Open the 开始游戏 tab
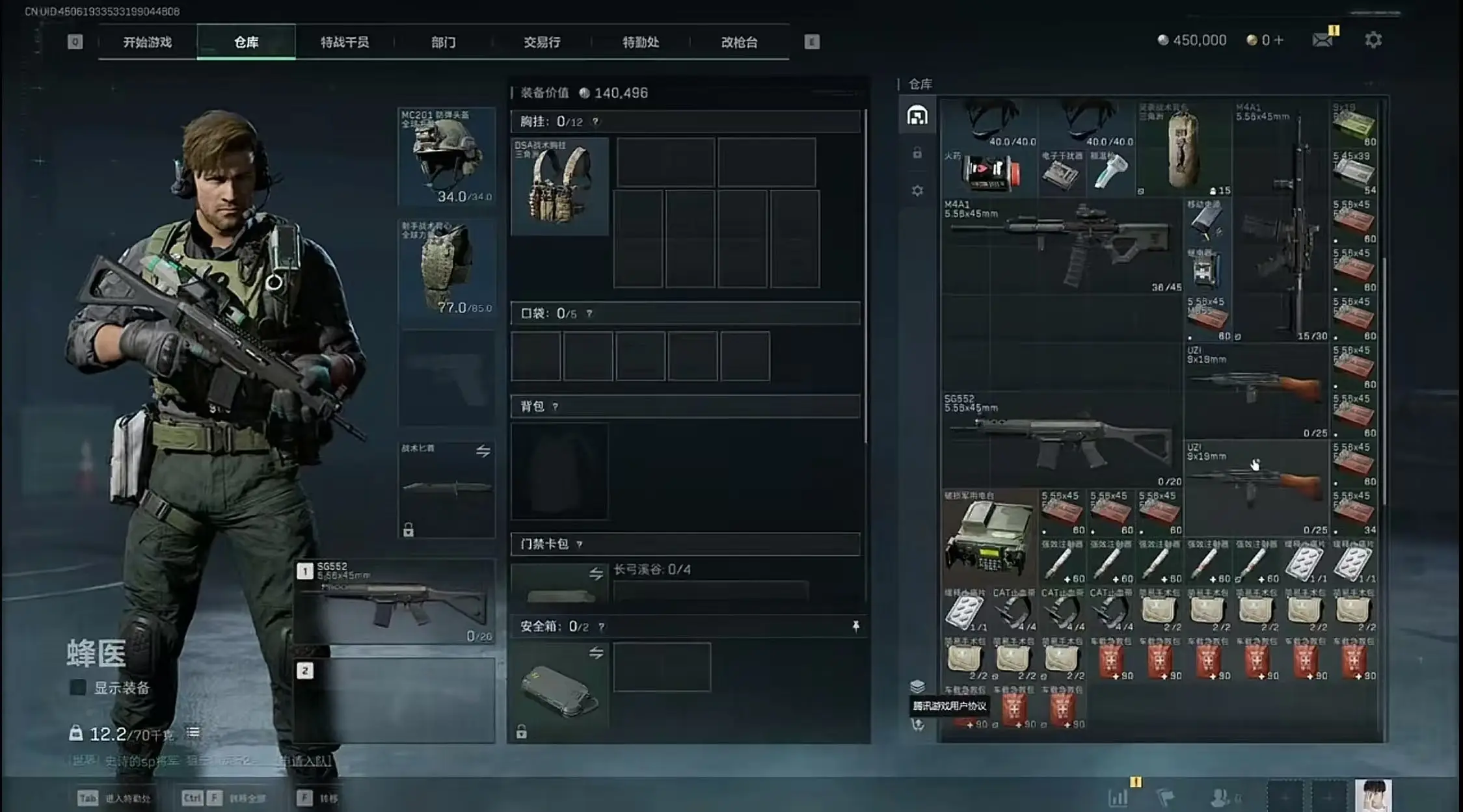This screenshot has width=1463, height=812. (148, 42)
